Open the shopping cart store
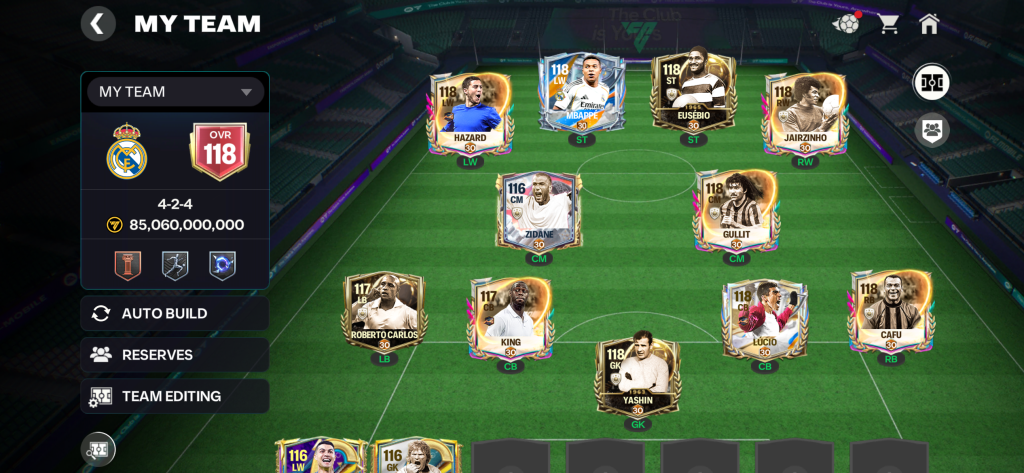 click(x=888, y=24)
